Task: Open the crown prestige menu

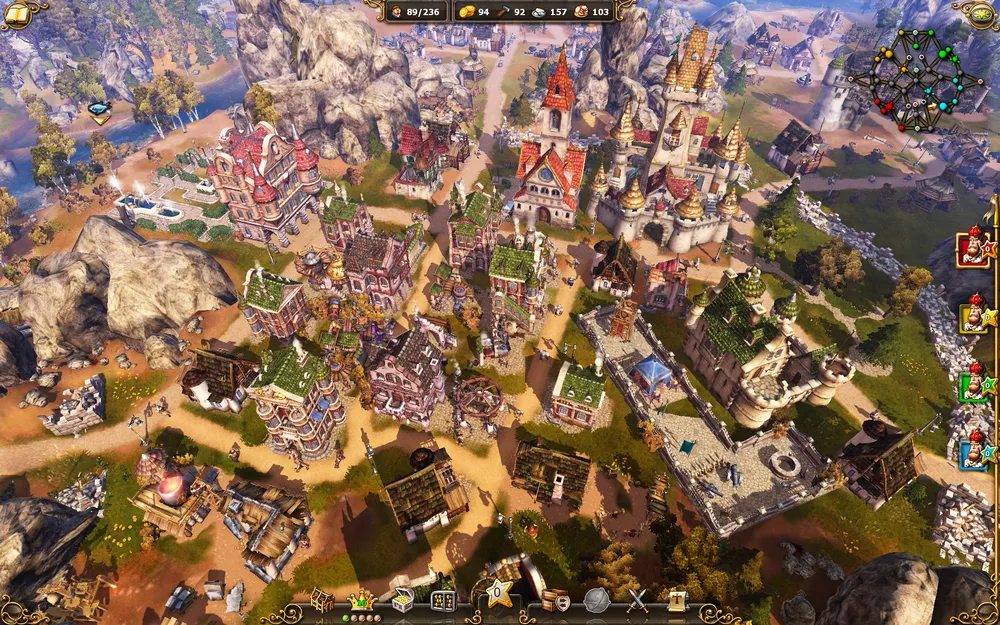Action: pos(359,600)
